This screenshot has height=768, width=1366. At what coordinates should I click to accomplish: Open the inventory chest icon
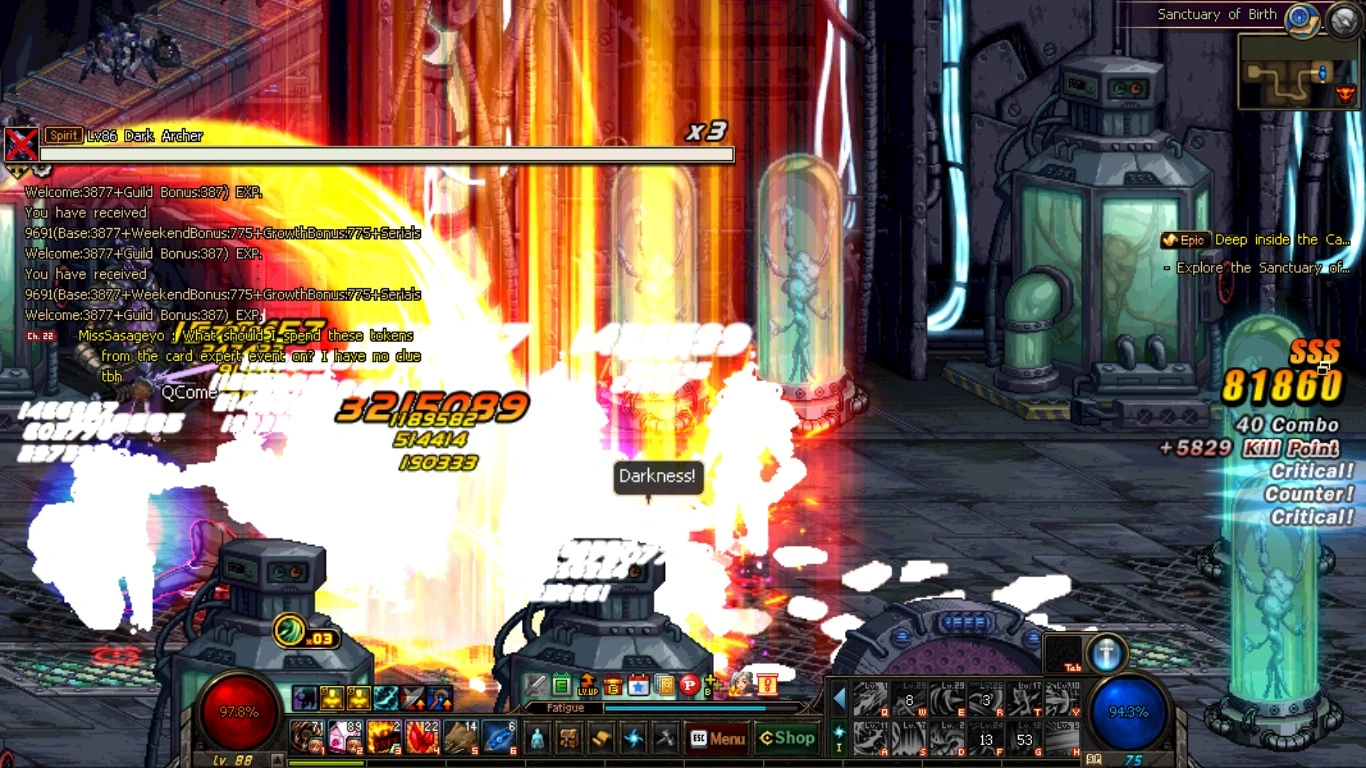(569, 739)
